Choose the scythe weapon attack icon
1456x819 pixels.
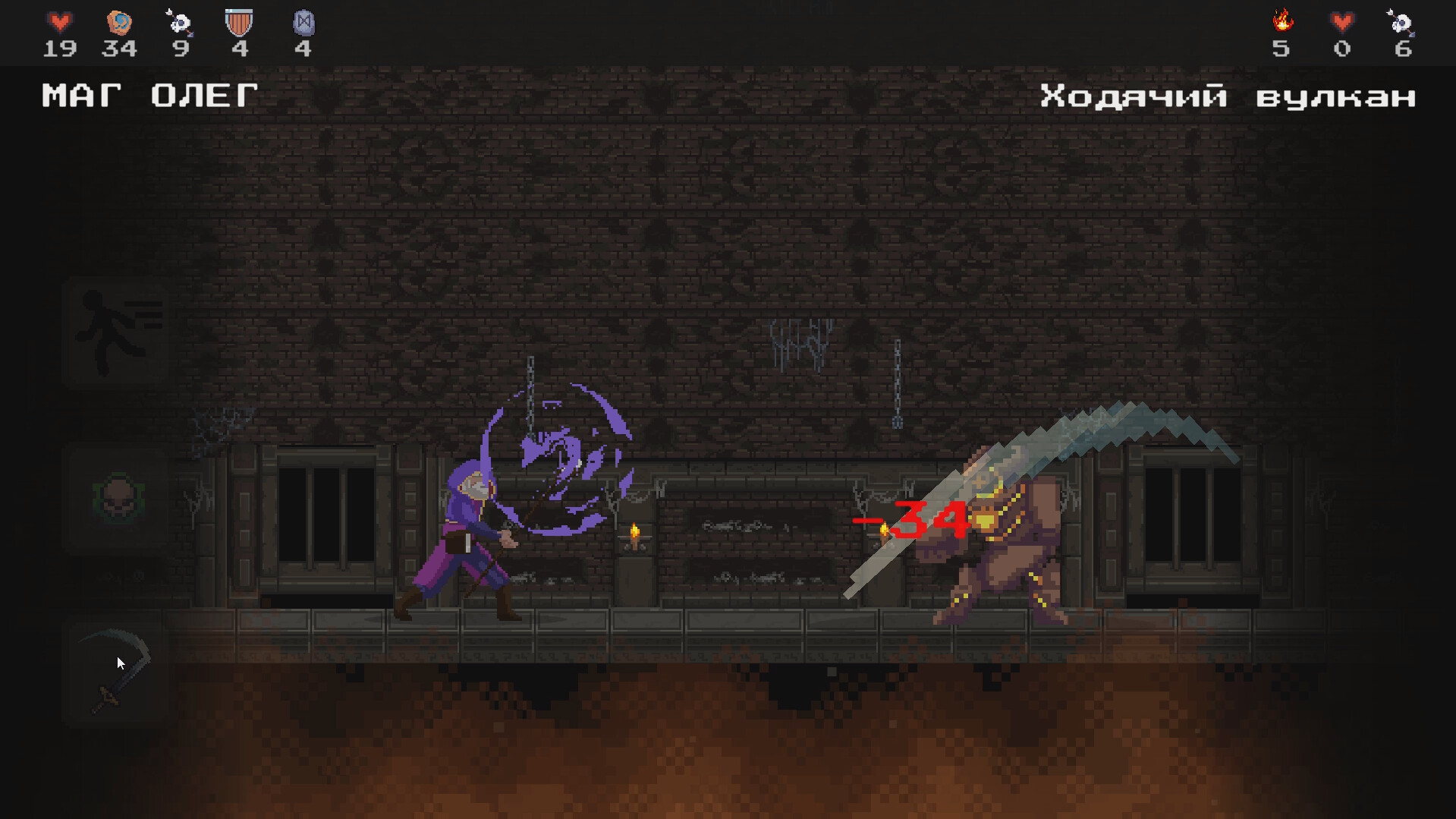pyautogui.click(x=118, y=668)
